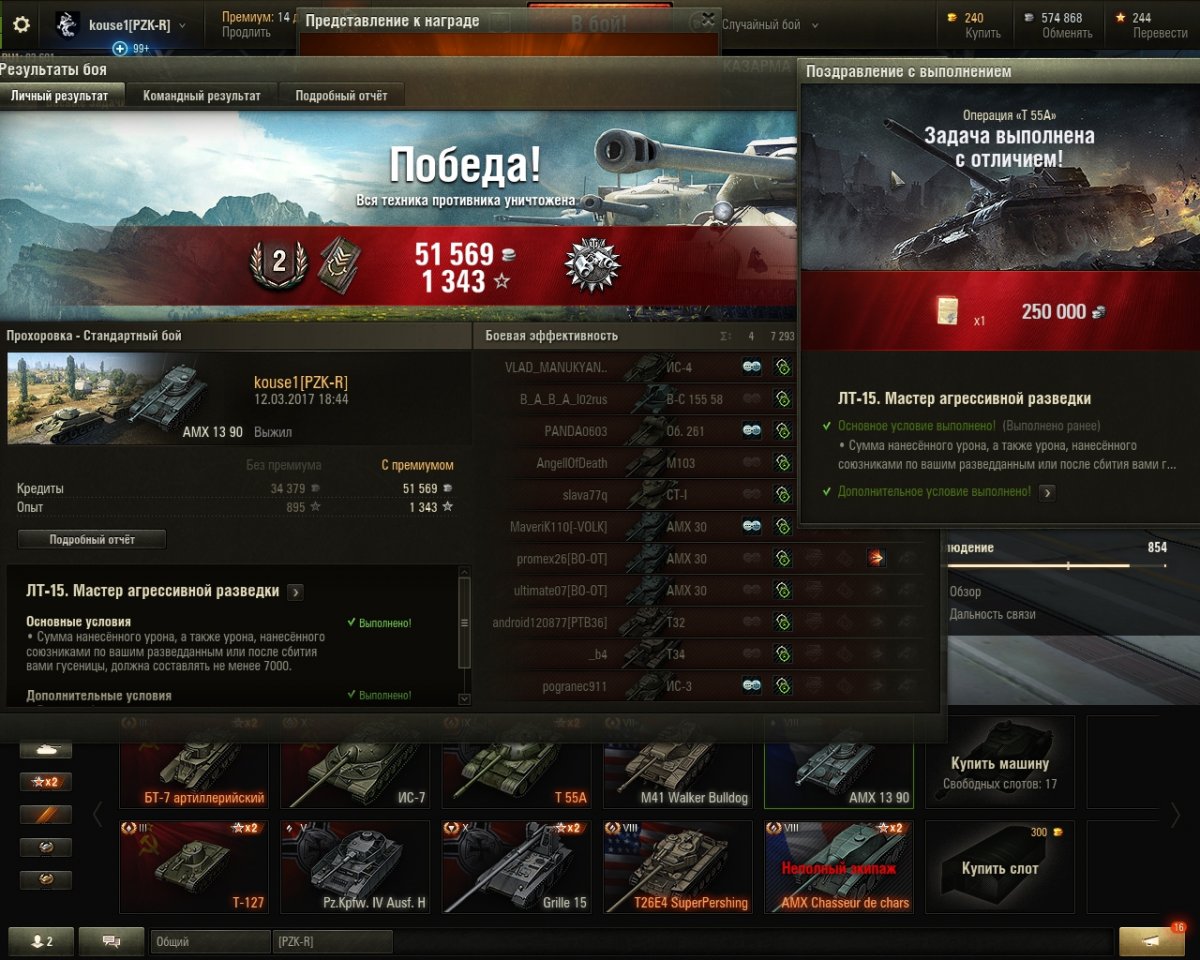Open the Случайный бой mode dropdown
Image resolution: width=1200 pixels, height=960 pixels.
click(770, 25)
